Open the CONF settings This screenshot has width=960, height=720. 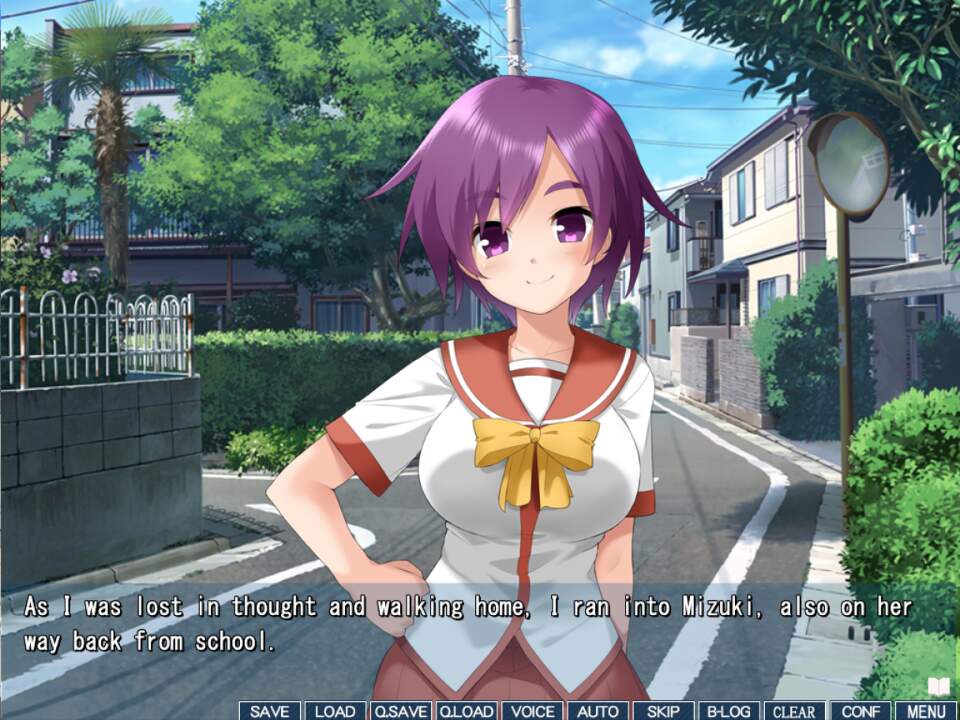pos(860,711)
